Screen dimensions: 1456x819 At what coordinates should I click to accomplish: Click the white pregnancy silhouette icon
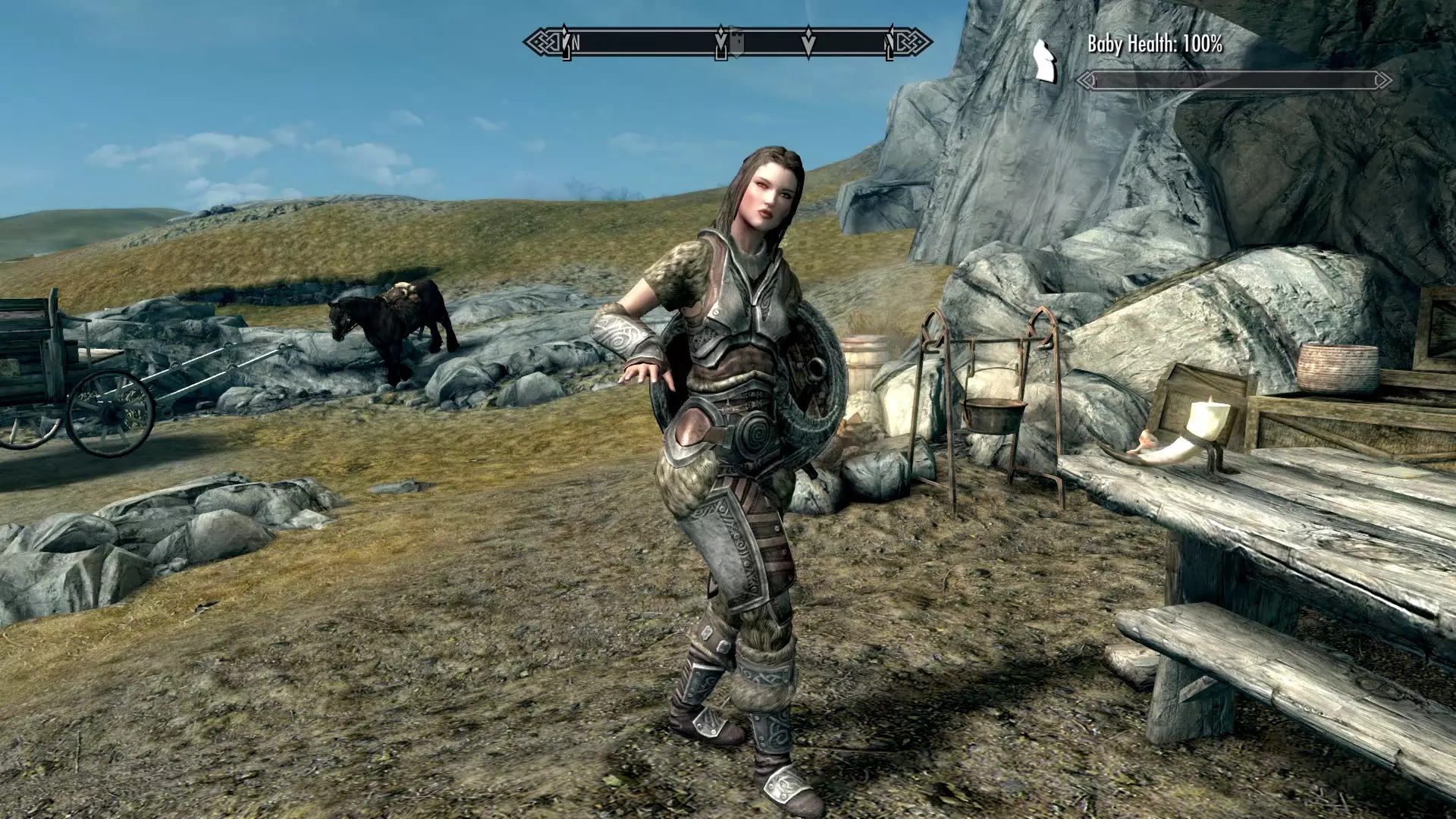(x=1045, y=61)
